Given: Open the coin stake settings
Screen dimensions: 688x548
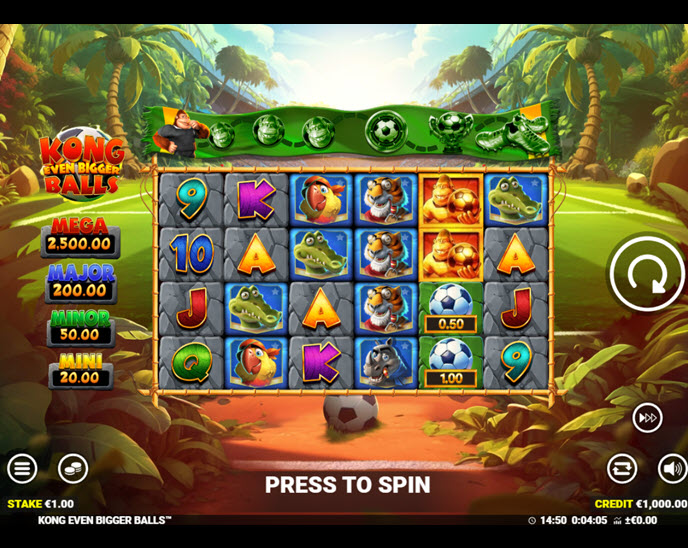Looking at the screenshot, I should [72, 467].
